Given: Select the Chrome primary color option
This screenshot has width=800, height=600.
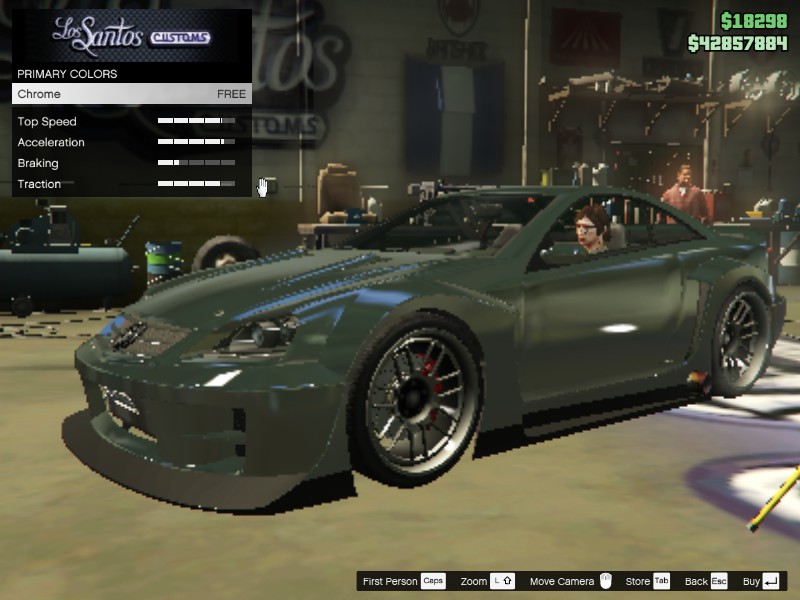Looking at the screenshot, I should (x=131, y=94).
